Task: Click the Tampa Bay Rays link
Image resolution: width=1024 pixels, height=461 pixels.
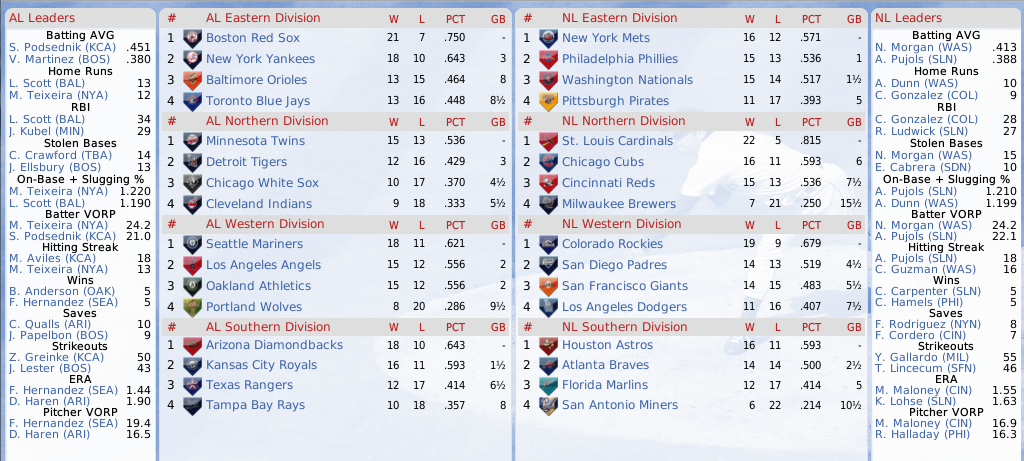Action: pyautogui.click(x=255, y=405)
